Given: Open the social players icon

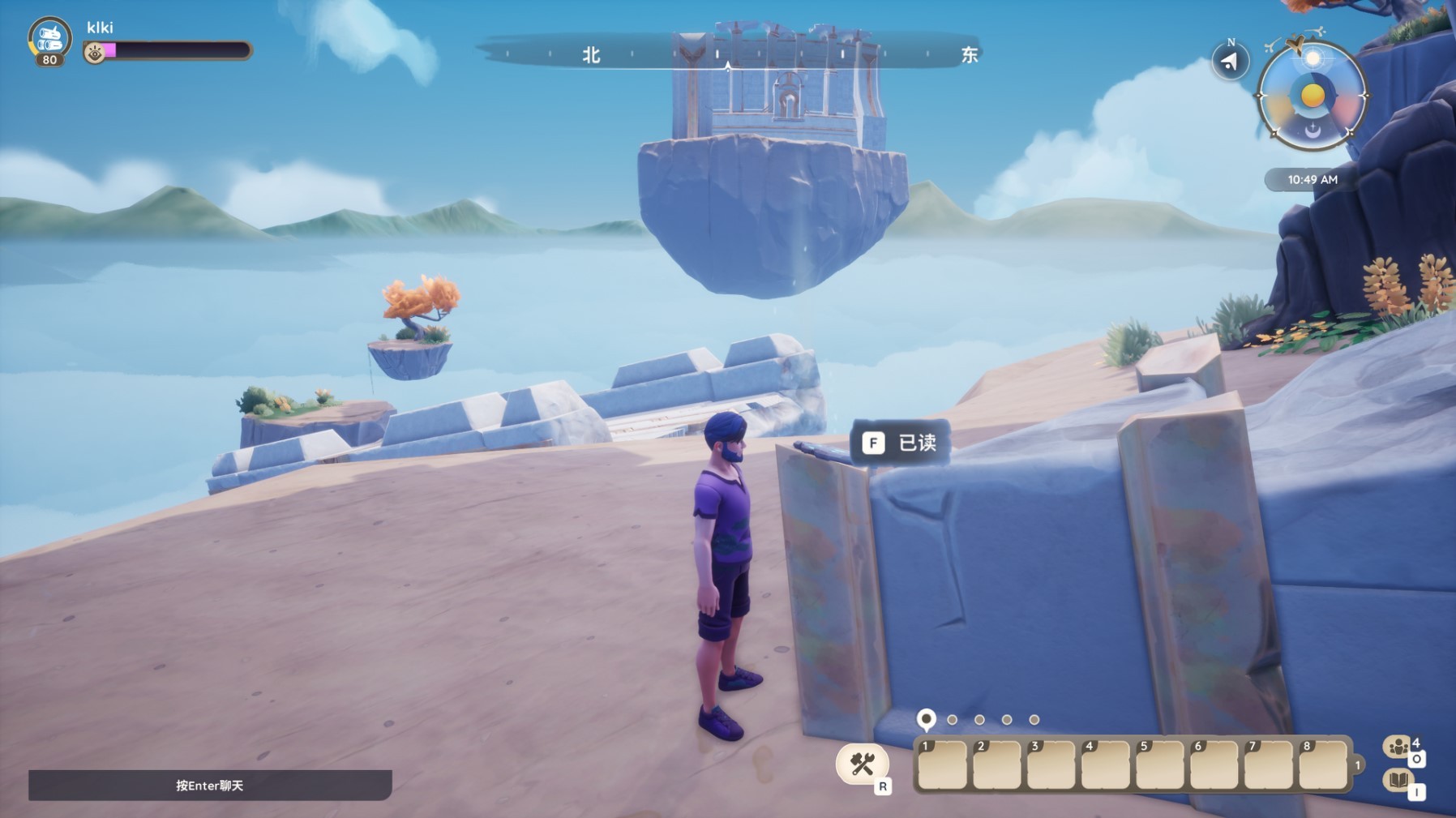Looking at the screenshot, I should point(1398,747).
